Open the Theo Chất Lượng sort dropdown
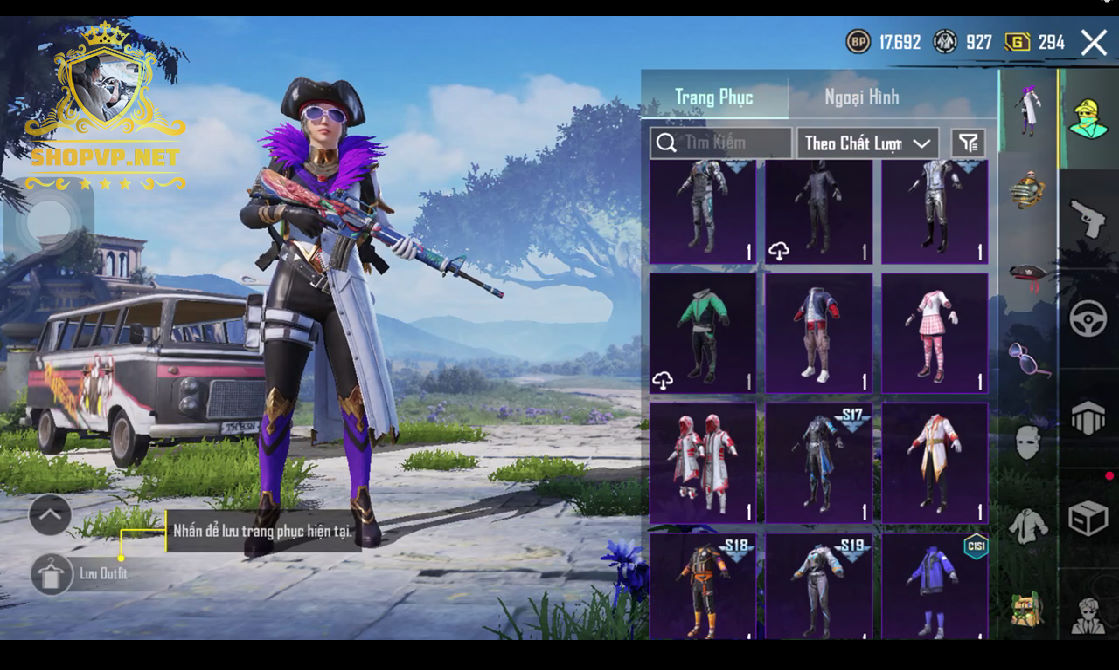 [867, 143]
